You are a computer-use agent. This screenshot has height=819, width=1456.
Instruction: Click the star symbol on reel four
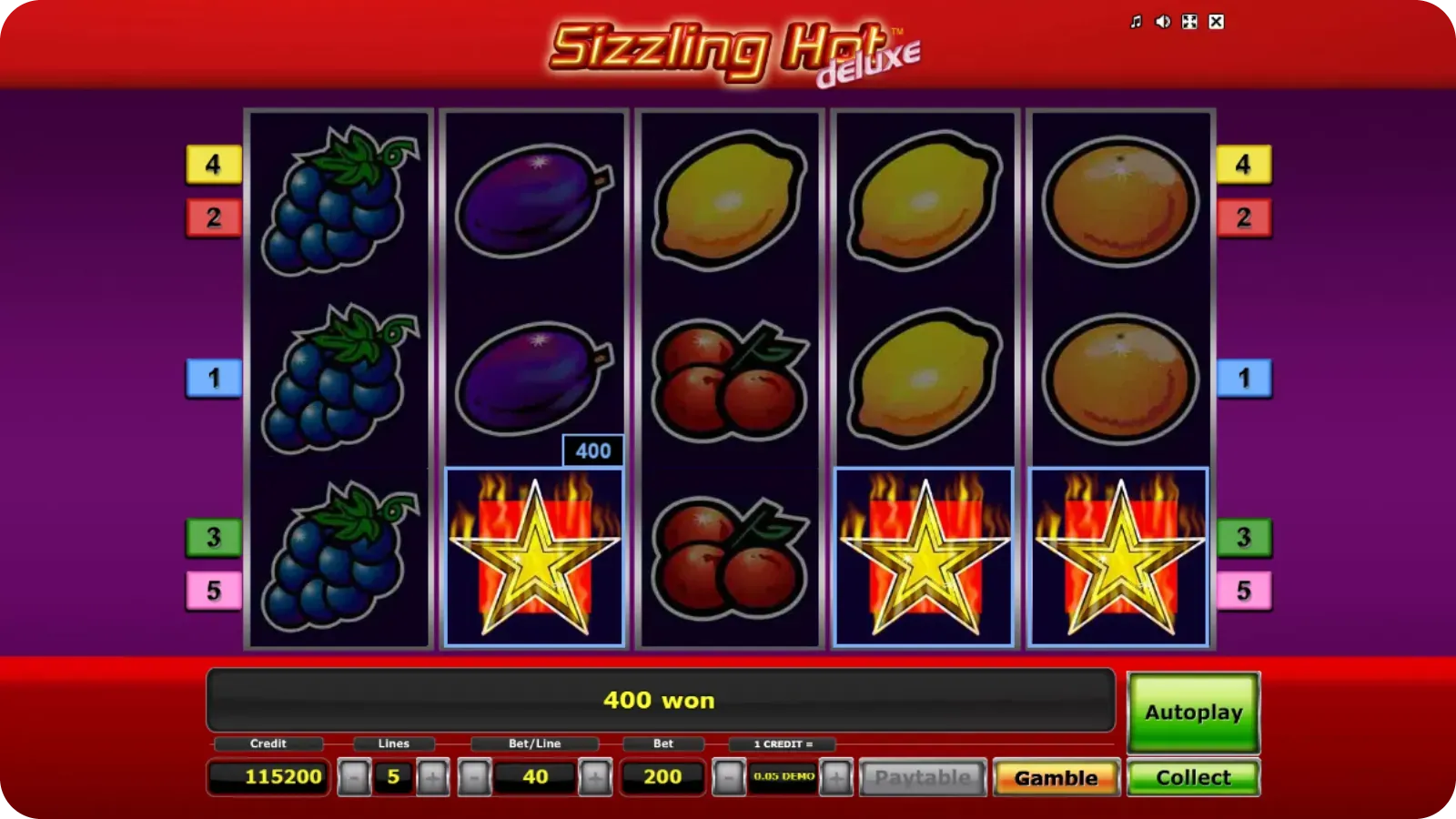[x=923, y=555]
